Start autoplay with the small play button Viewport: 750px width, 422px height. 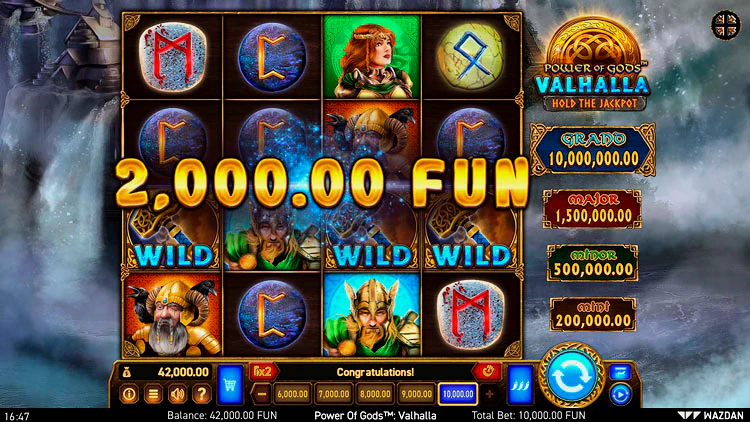click(619, 394)
